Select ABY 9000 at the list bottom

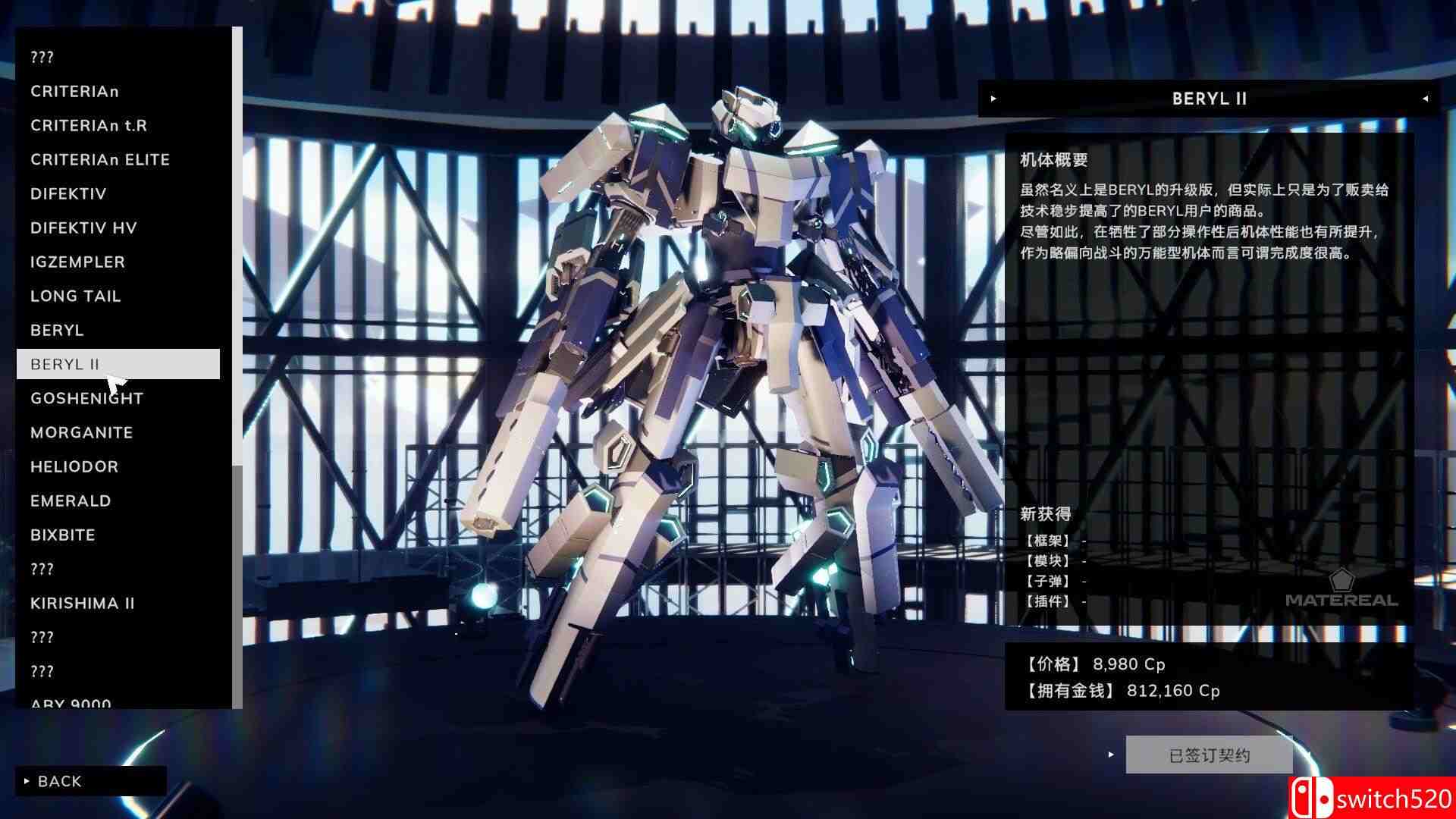68,704
